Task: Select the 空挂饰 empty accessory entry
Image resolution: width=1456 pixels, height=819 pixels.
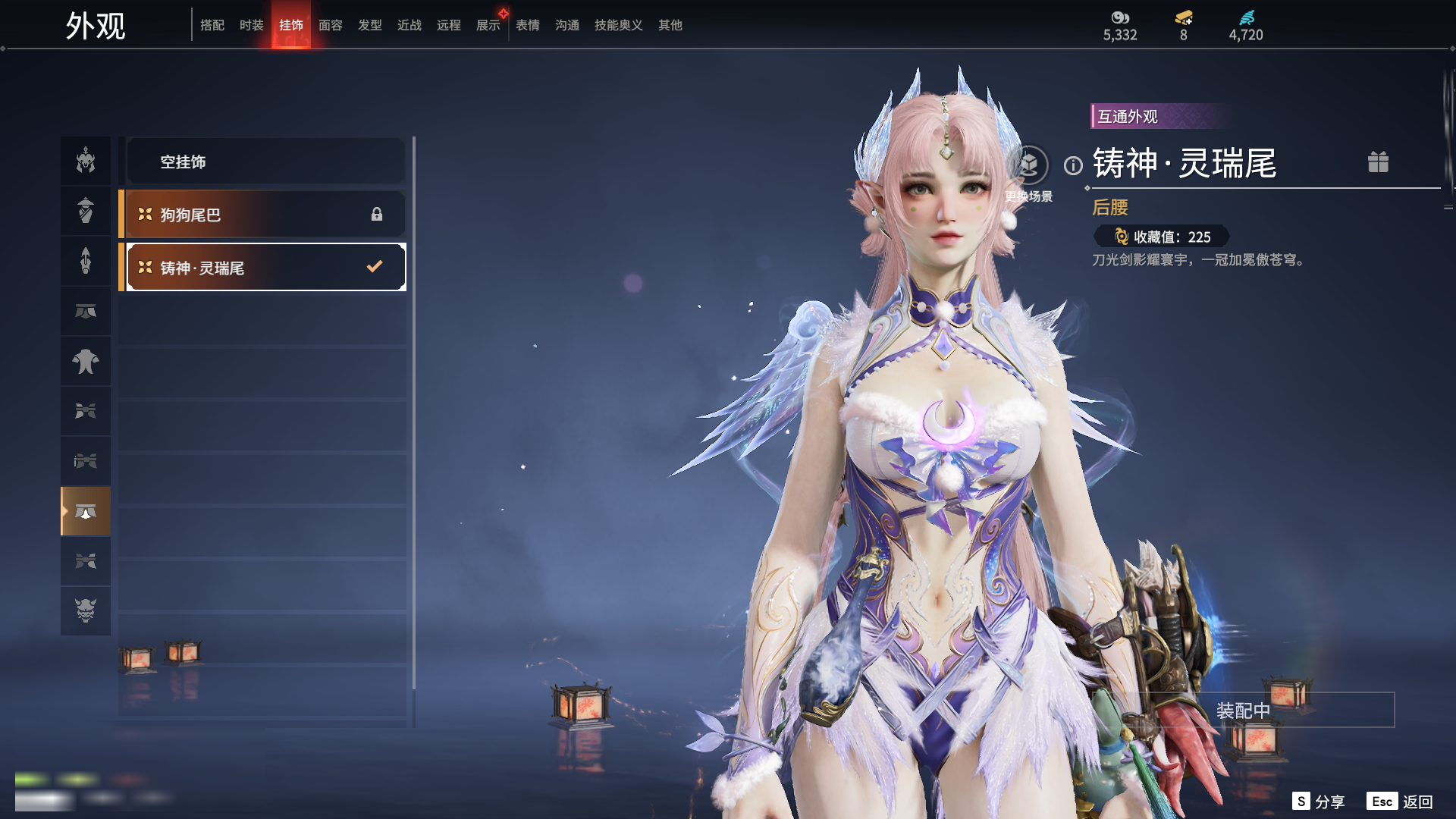Action: [x=265, y=162]
